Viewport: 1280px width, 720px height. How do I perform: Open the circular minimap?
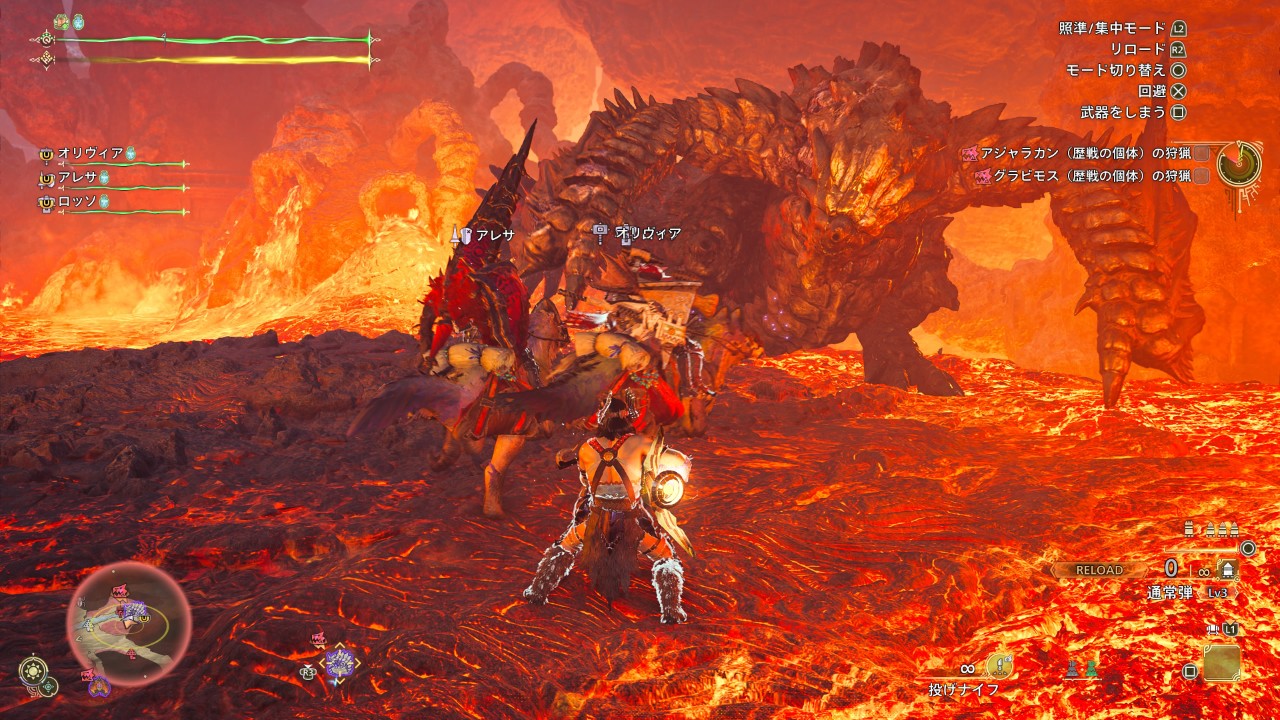(129, 621)
